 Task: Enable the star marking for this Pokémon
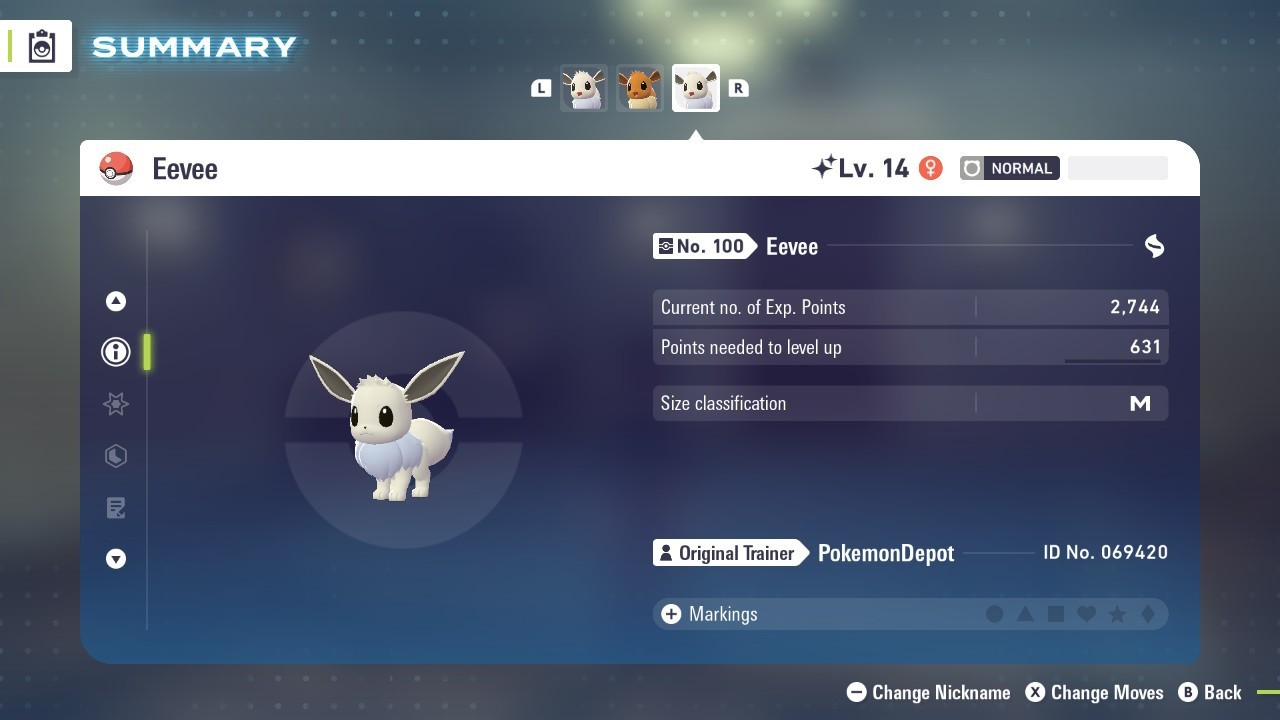(x=1116, y=613)
